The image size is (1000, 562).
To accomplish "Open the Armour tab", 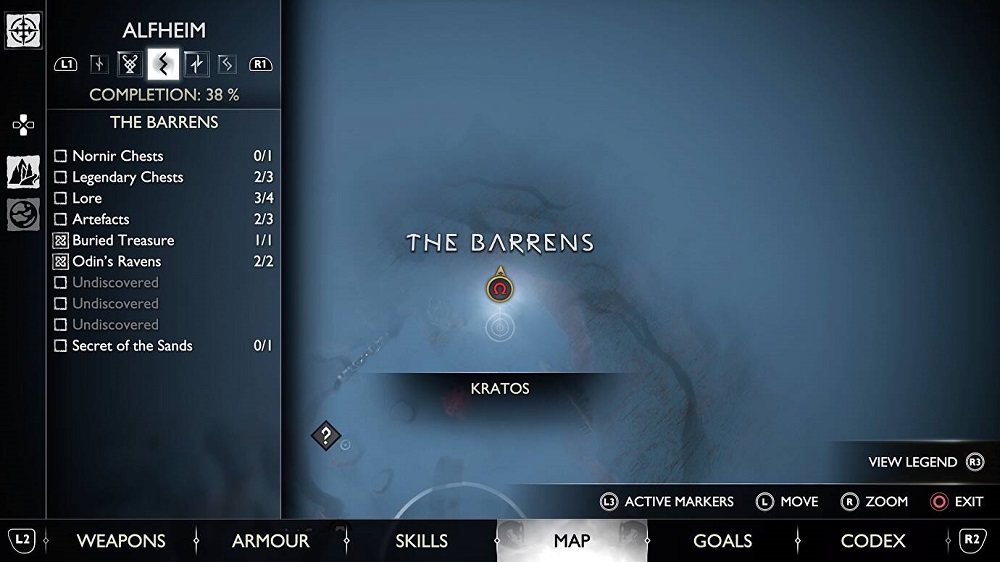I will coord(271,541).
